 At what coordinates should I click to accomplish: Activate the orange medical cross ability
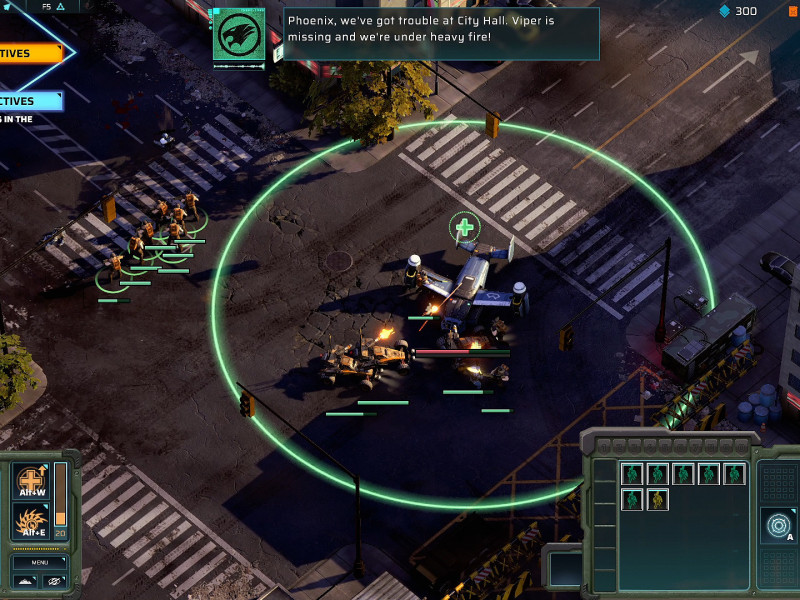pos(30,481)
